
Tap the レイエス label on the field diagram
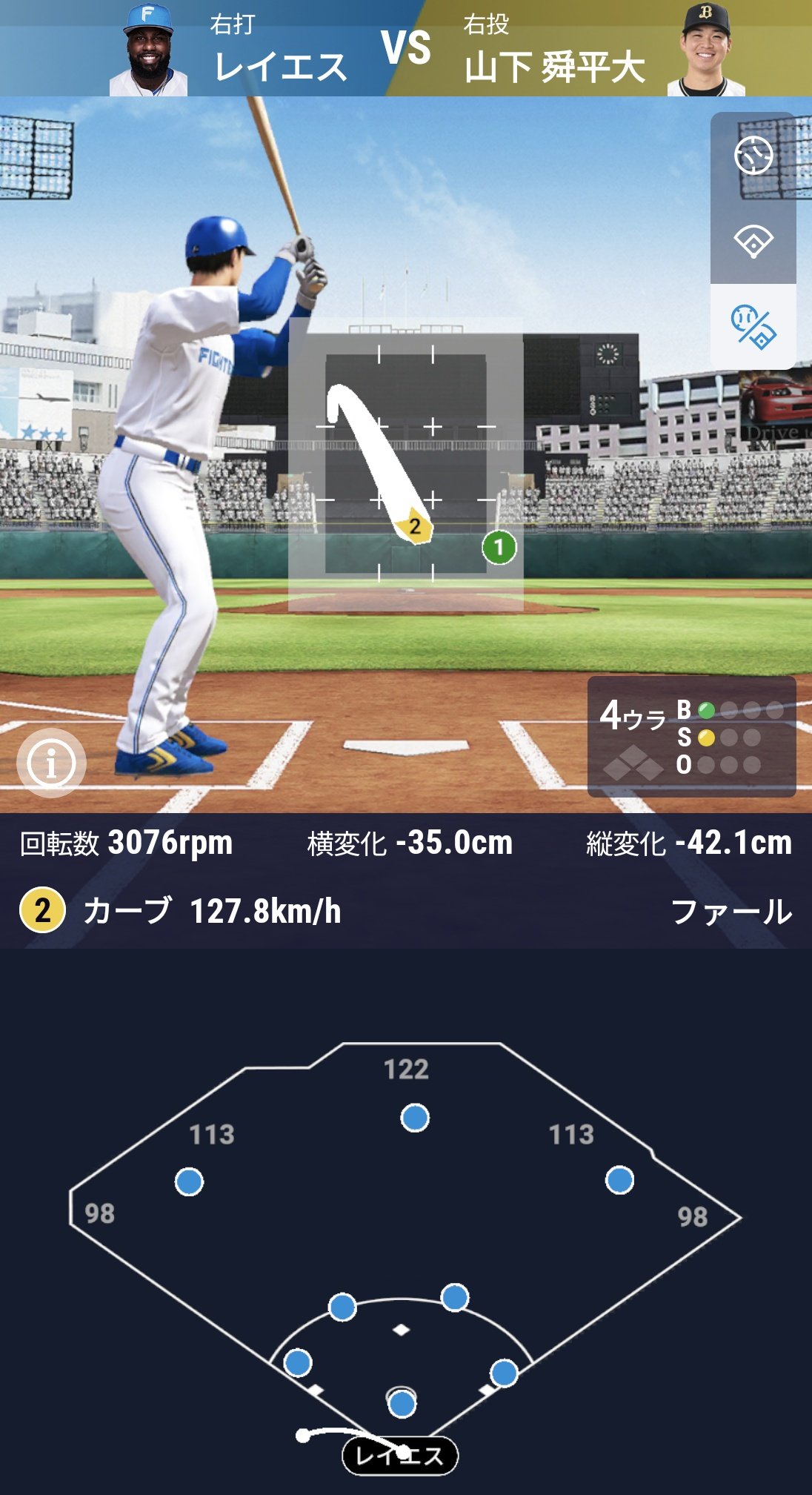point(400,1456)
